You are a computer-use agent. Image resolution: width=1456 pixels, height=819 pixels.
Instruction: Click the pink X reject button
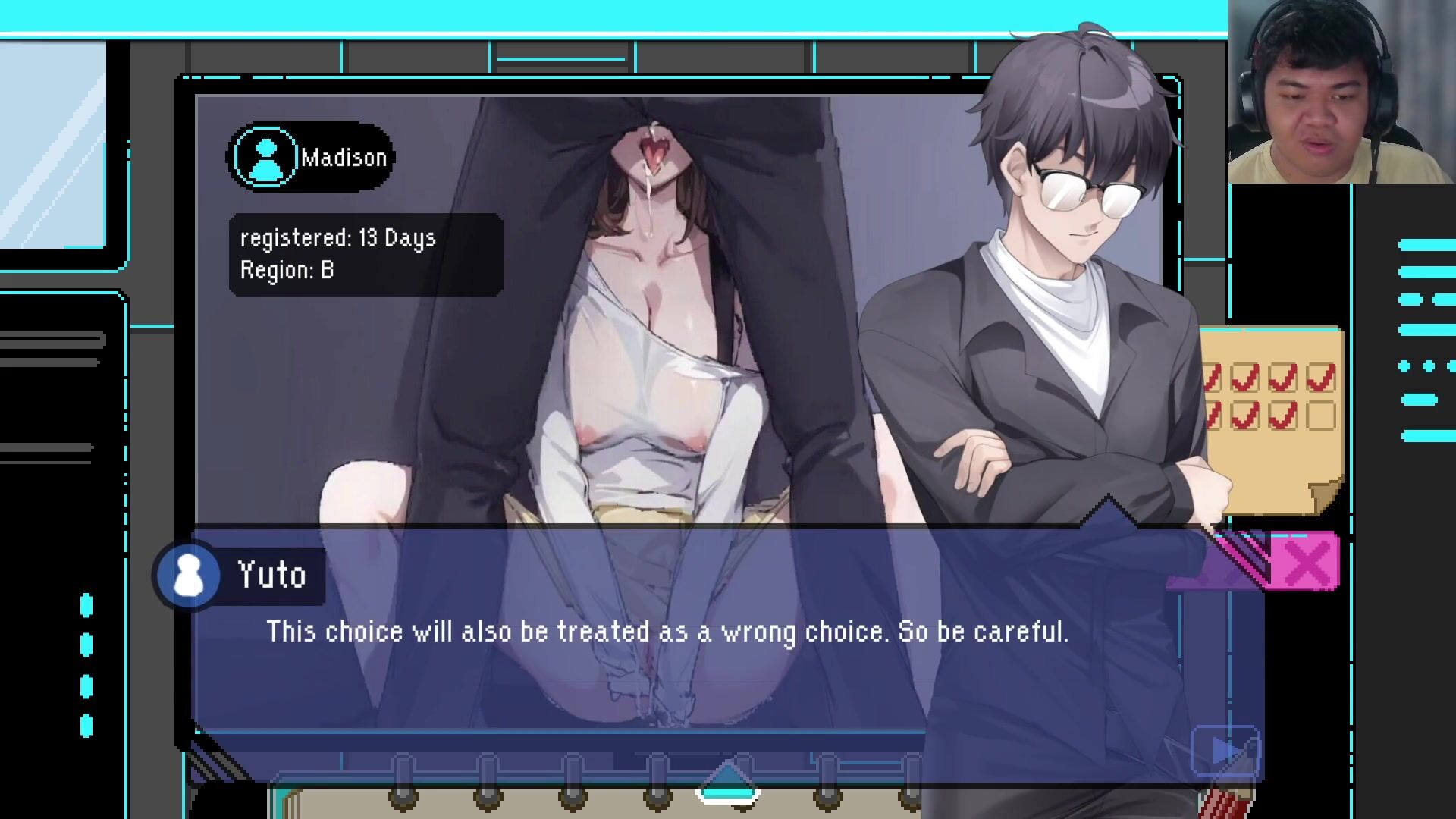click(1306, 563)
